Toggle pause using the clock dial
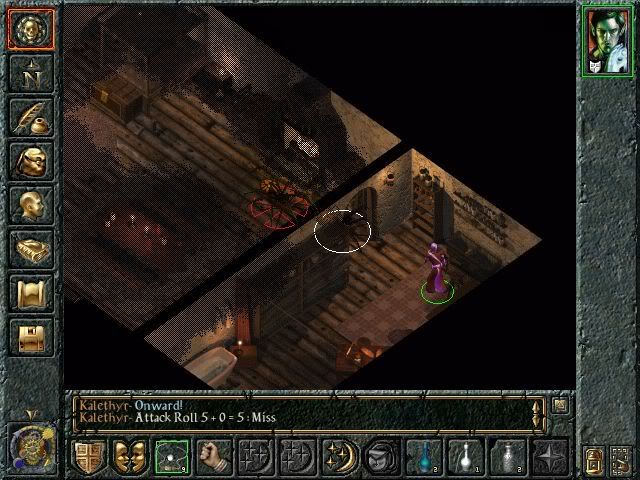The width and height of the screenshot is (640, 480). [31, 444]
